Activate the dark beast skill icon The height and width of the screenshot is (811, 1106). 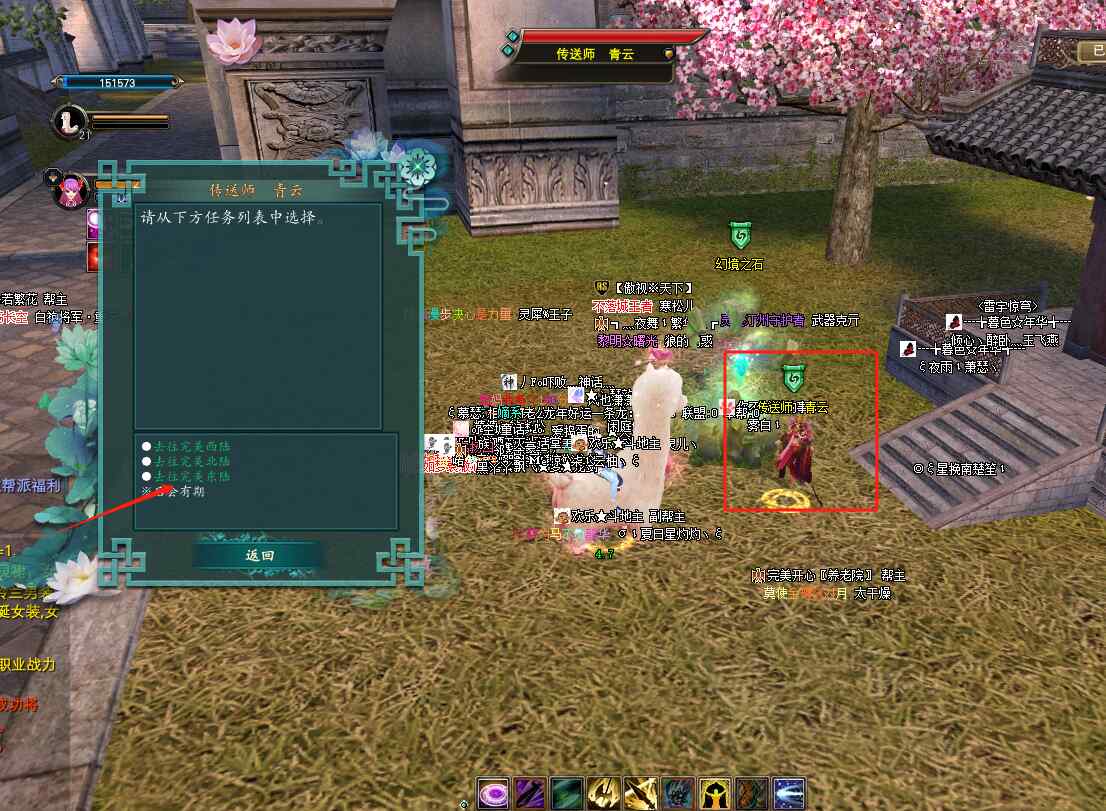point(677,793)
